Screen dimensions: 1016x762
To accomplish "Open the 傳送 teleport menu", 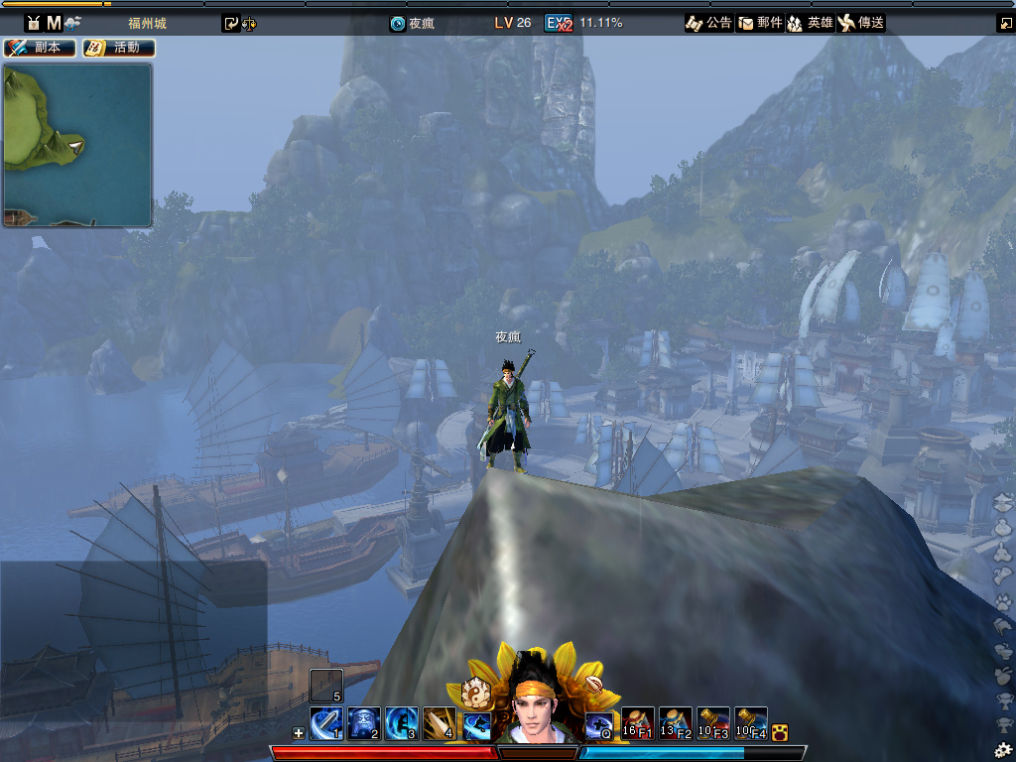I will pyautogui.click(x=861, y=23).
